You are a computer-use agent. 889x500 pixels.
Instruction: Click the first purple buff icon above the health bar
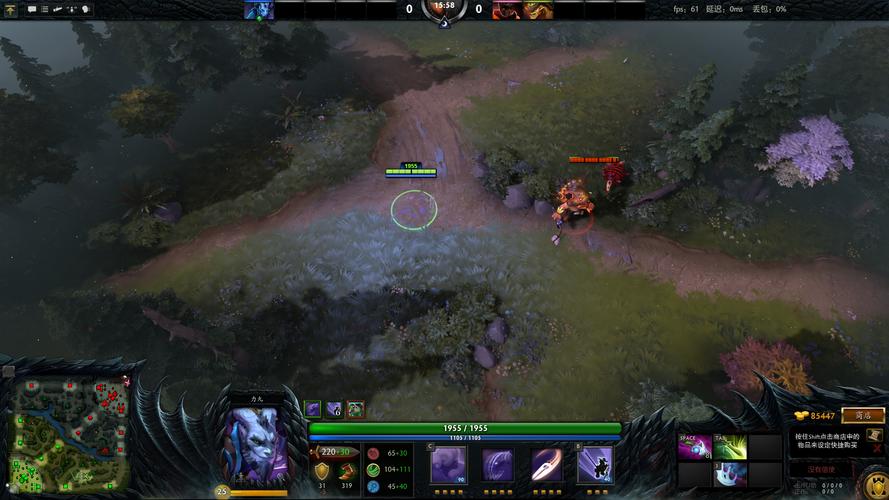coord(313,409)
